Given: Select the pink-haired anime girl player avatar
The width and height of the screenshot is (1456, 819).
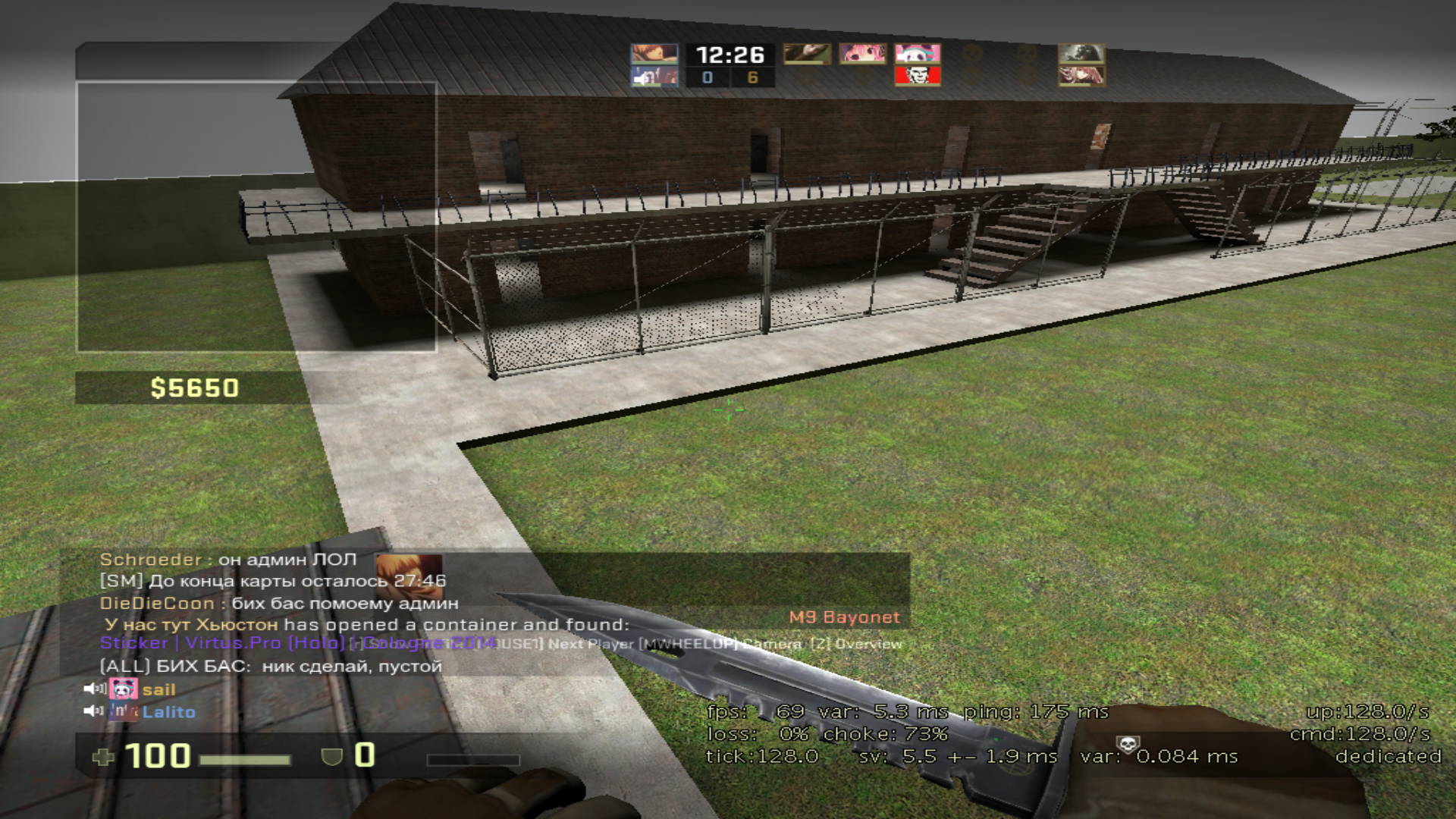Looking at the screenshot, I should (862, 54).
